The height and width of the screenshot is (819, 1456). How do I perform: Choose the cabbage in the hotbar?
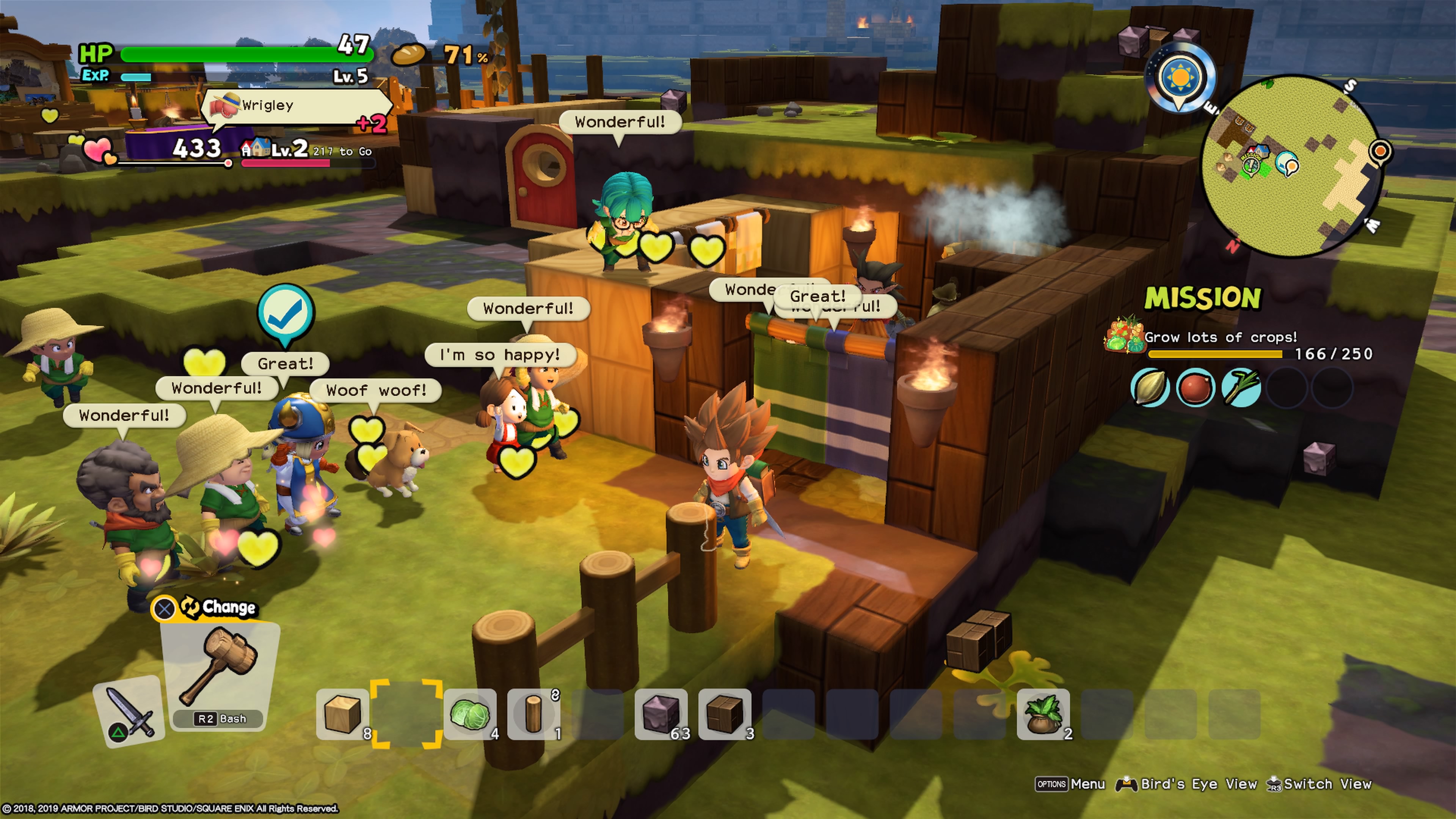click(470, 714)
